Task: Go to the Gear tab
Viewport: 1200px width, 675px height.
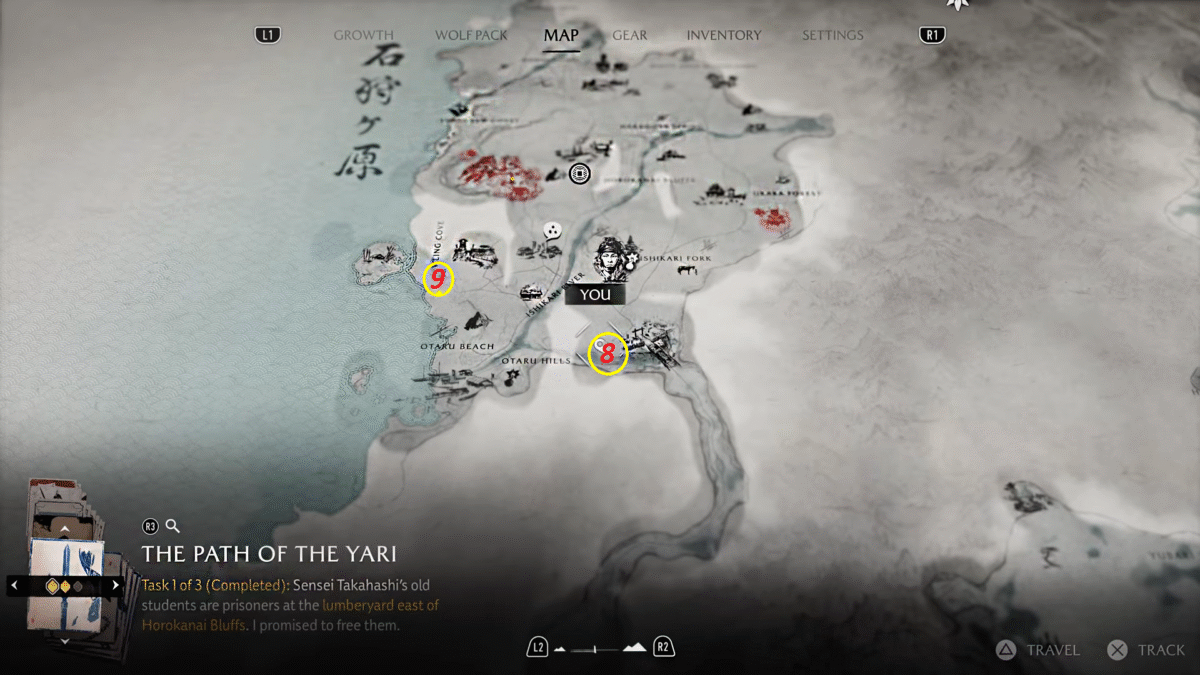Action: click(630, 35)
